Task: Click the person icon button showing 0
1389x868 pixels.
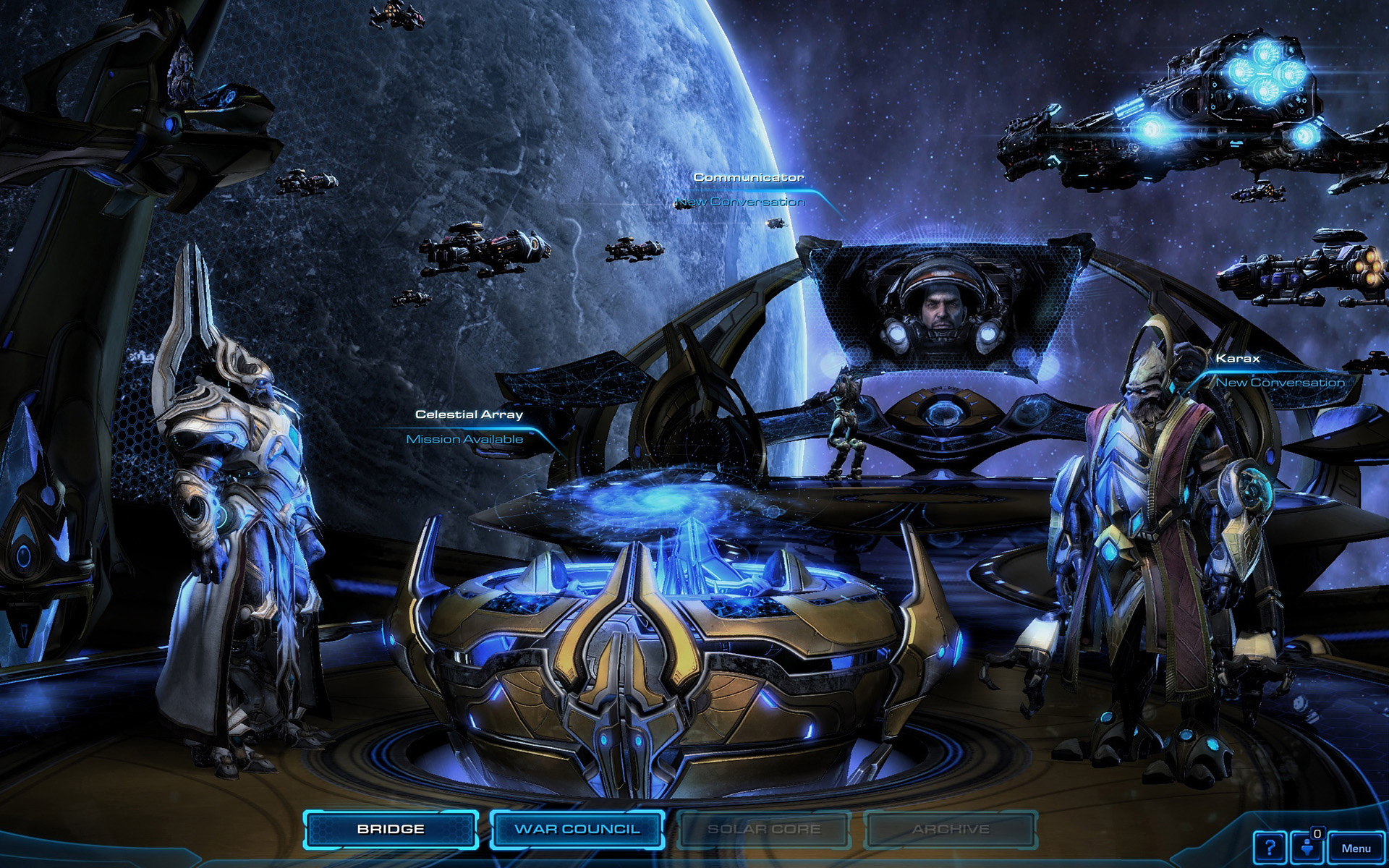Action: (x=1309, y=847)
